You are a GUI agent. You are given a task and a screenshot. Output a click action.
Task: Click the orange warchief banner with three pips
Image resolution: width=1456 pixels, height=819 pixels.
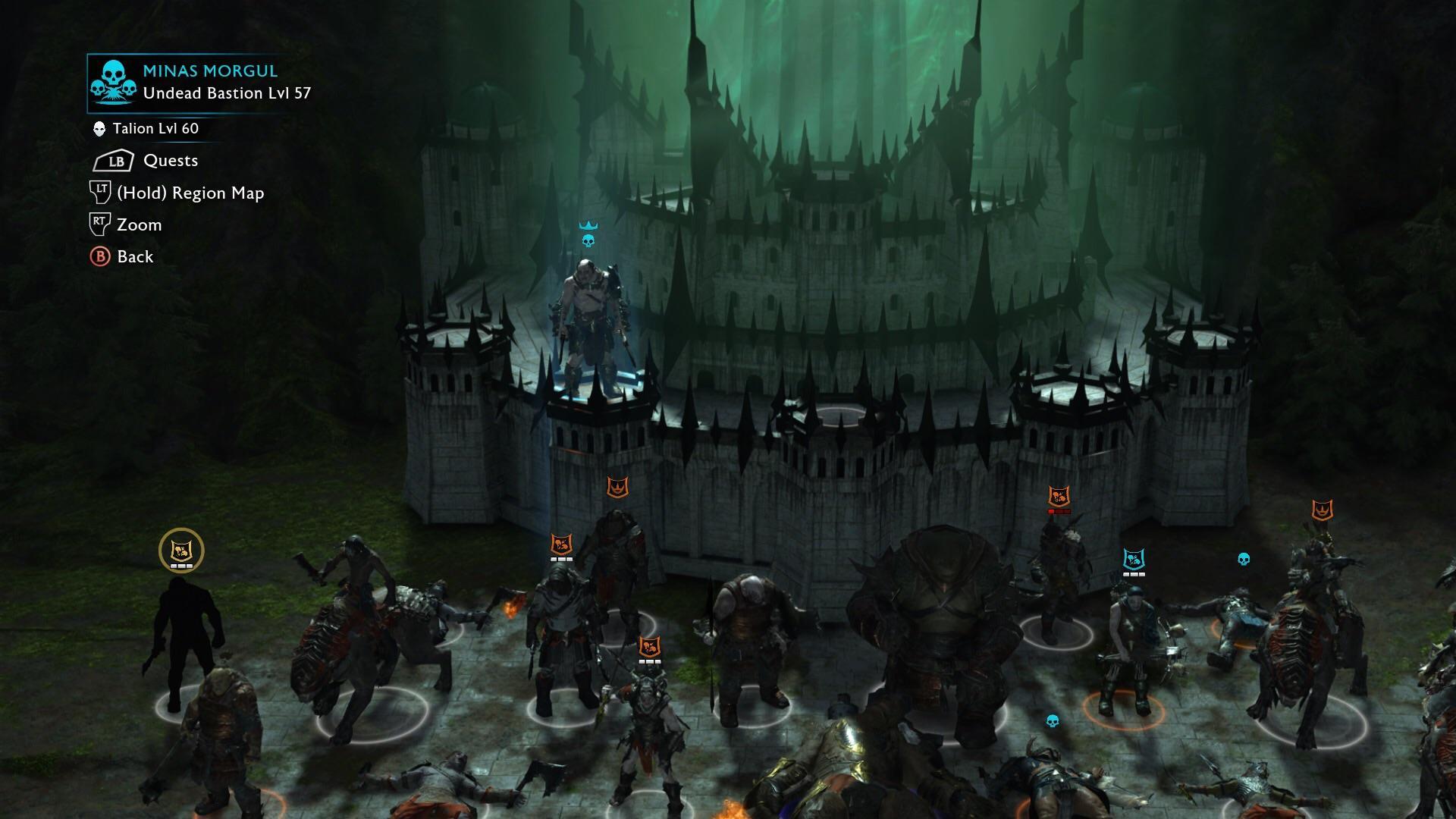pyautogui.click(x=561, y=544)
